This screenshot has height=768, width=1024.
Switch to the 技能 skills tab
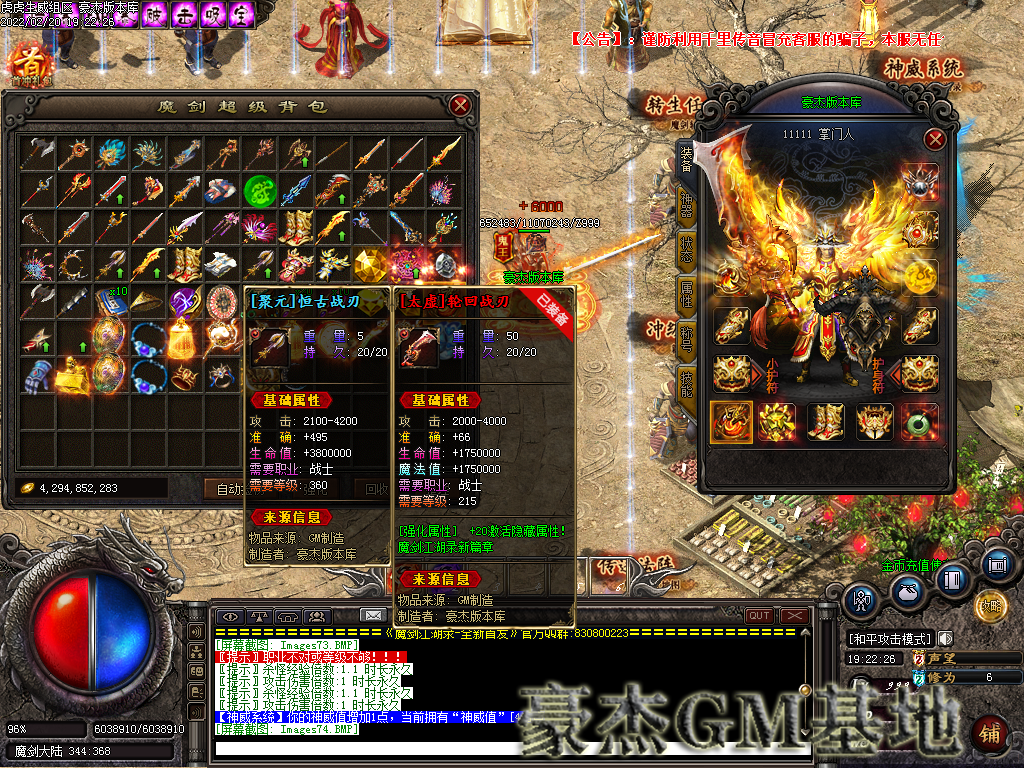point(686,383)
